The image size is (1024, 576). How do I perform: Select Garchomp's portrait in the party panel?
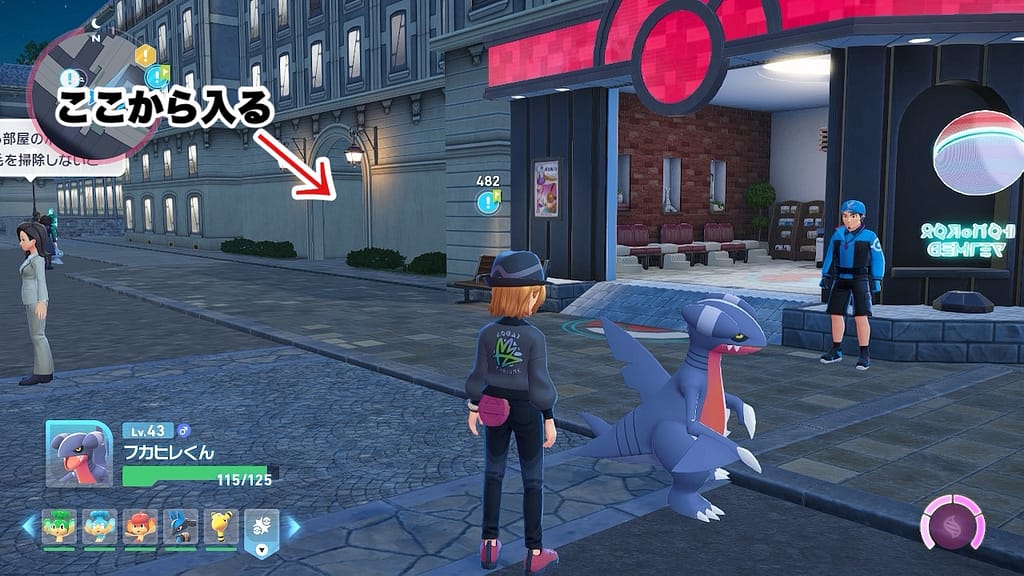pyautogui.click(x=78, y=454)
